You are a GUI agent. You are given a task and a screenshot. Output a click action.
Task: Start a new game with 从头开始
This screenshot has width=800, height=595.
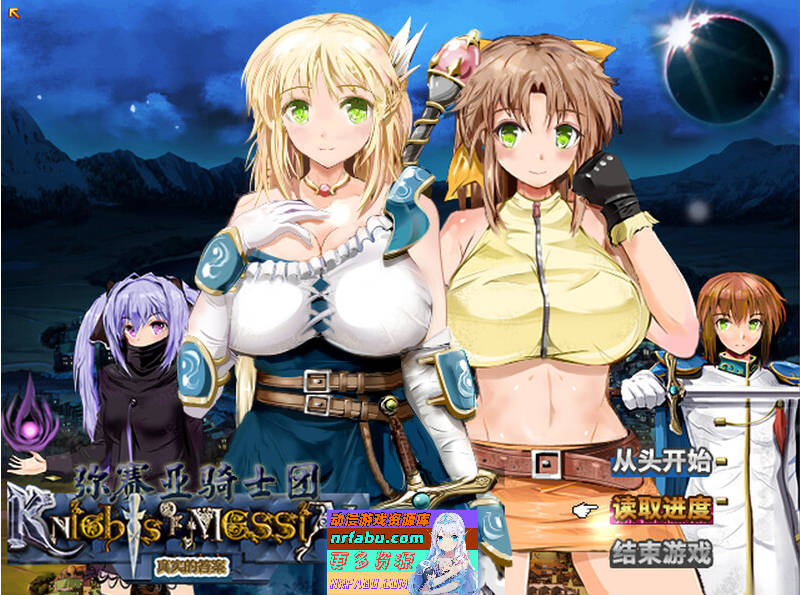(661, 462)
